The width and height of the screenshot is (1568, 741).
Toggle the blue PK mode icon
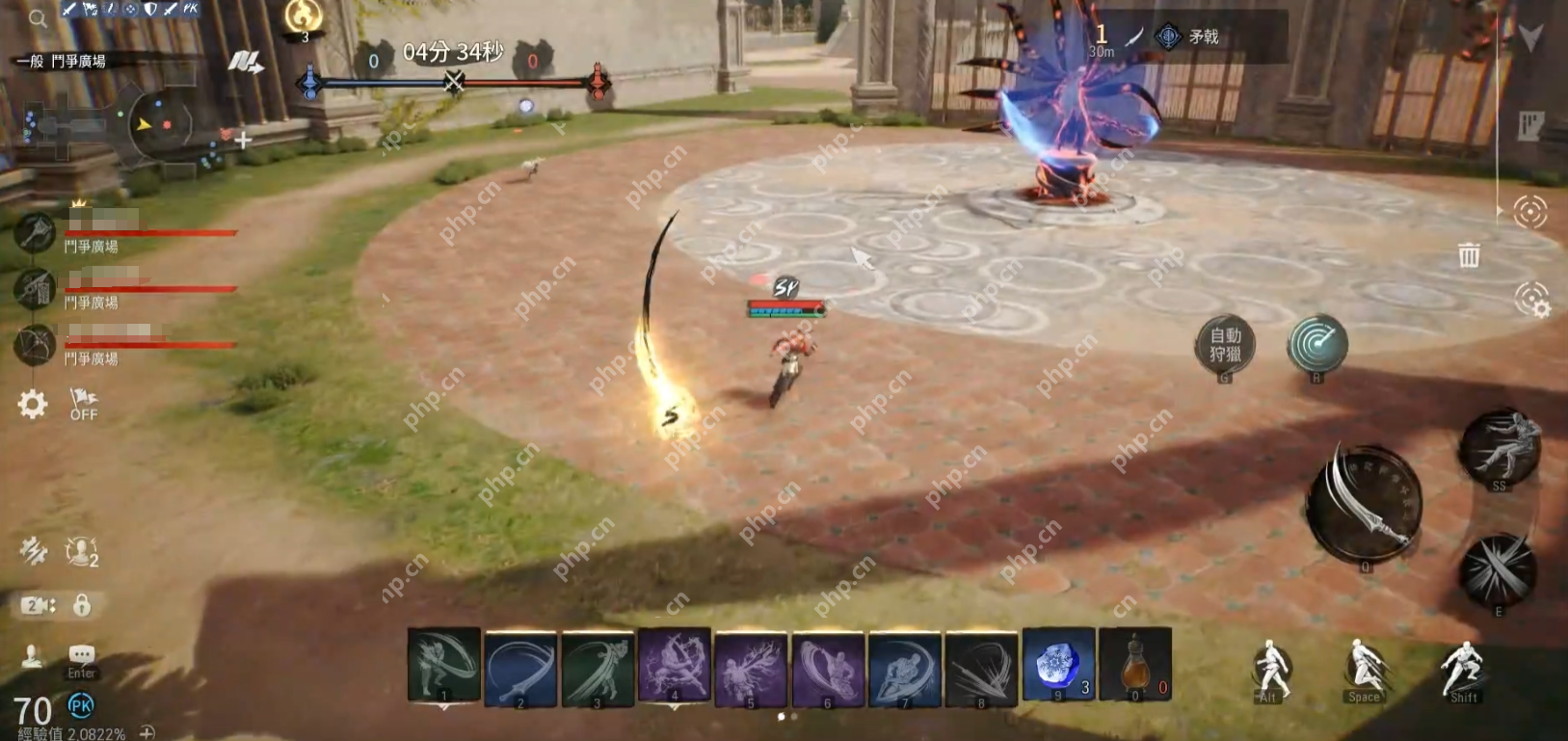point(81,706)
